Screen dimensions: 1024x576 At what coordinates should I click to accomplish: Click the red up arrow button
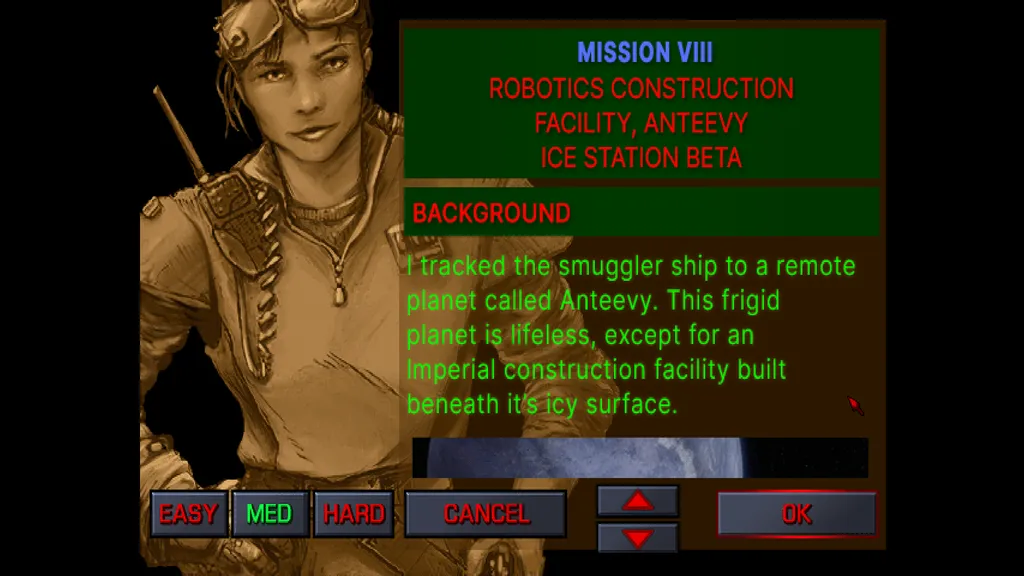pos(637,500)
